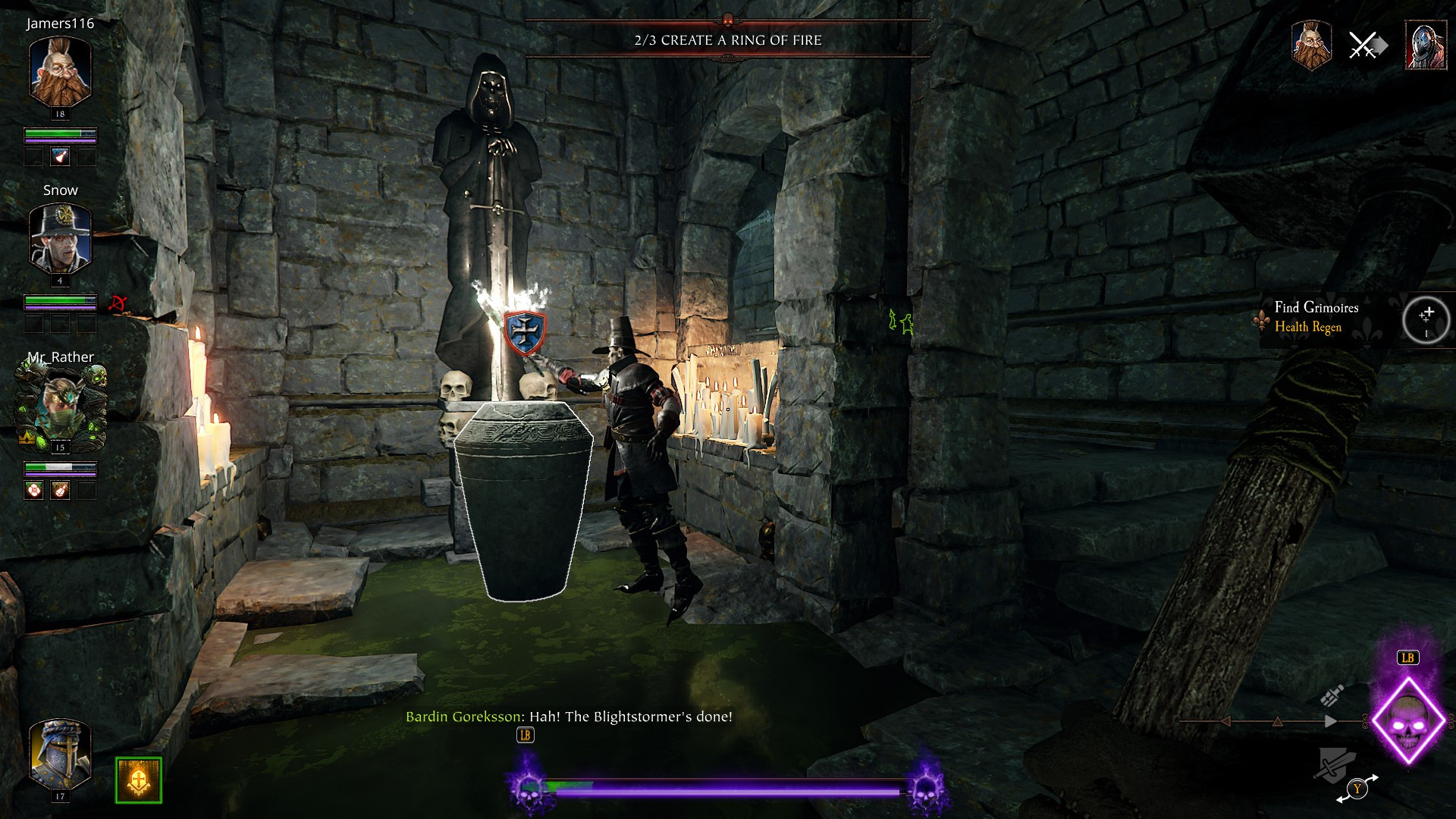Select the golden helmet buff icon
Screen dimensions: 1456x819
(x=139, y=780)
